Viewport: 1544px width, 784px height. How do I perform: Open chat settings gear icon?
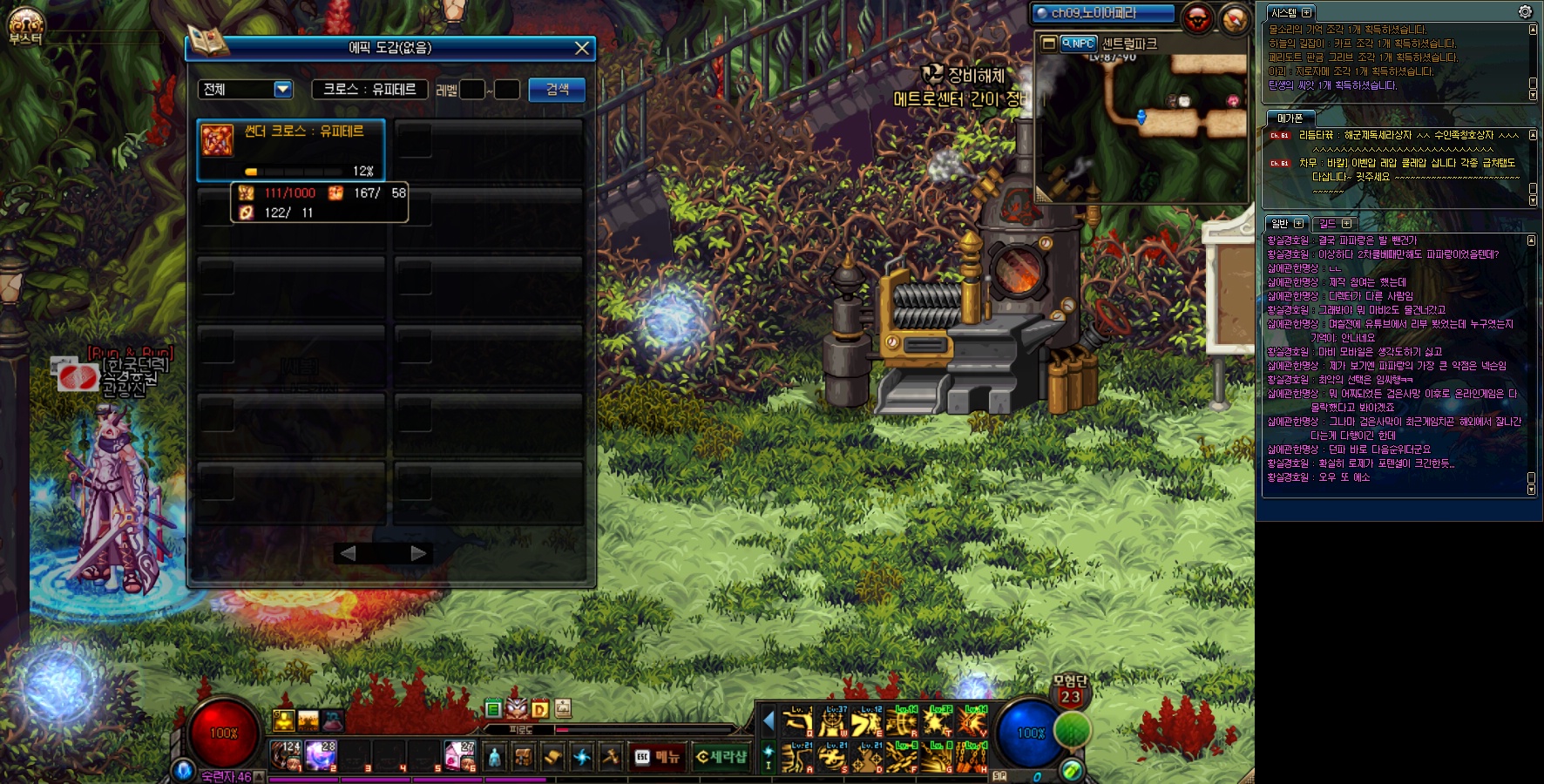[1525, 11]
